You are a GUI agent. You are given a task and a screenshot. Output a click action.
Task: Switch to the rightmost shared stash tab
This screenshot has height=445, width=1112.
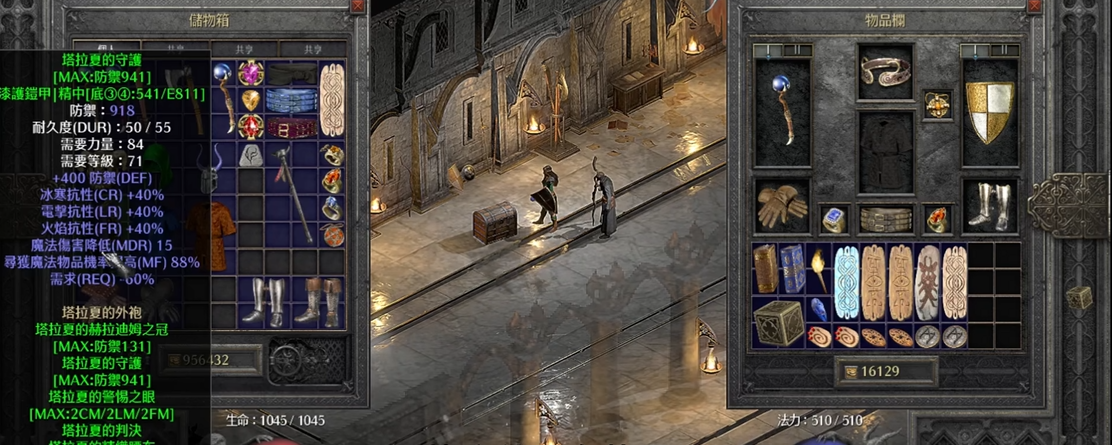[x=313, y=49]
